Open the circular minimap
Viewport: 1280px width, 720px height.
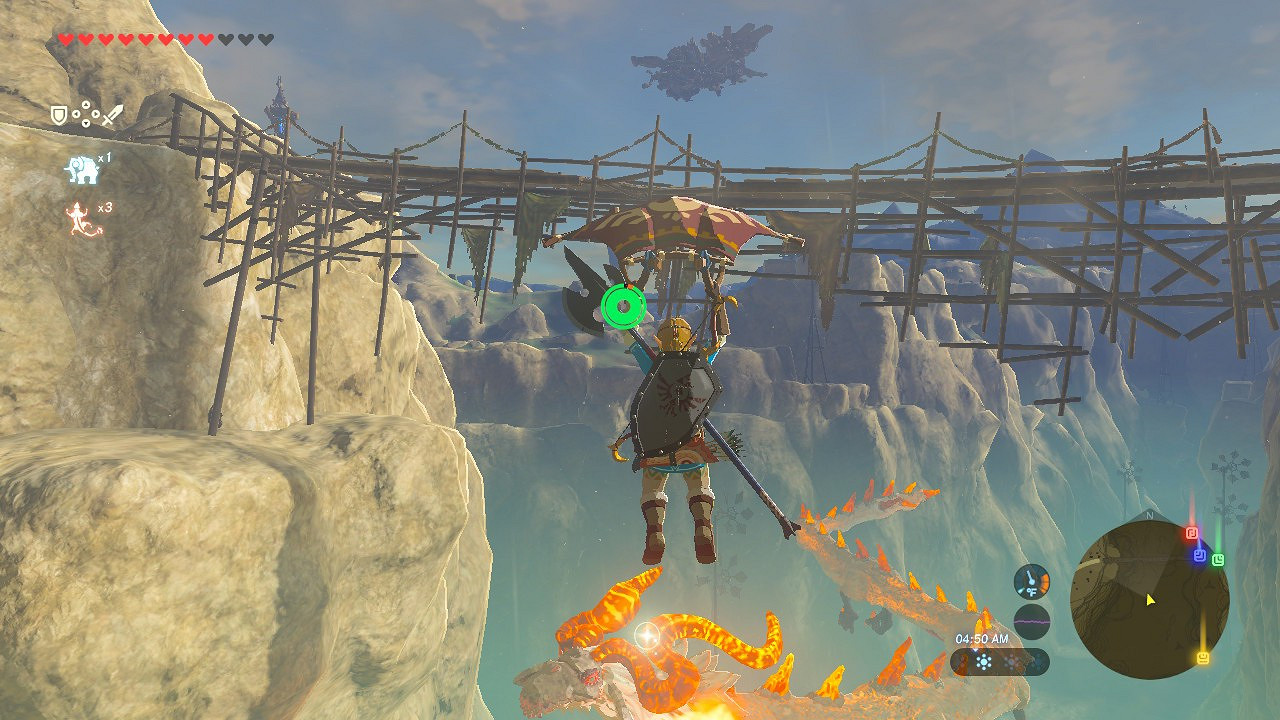point(1149,599)
